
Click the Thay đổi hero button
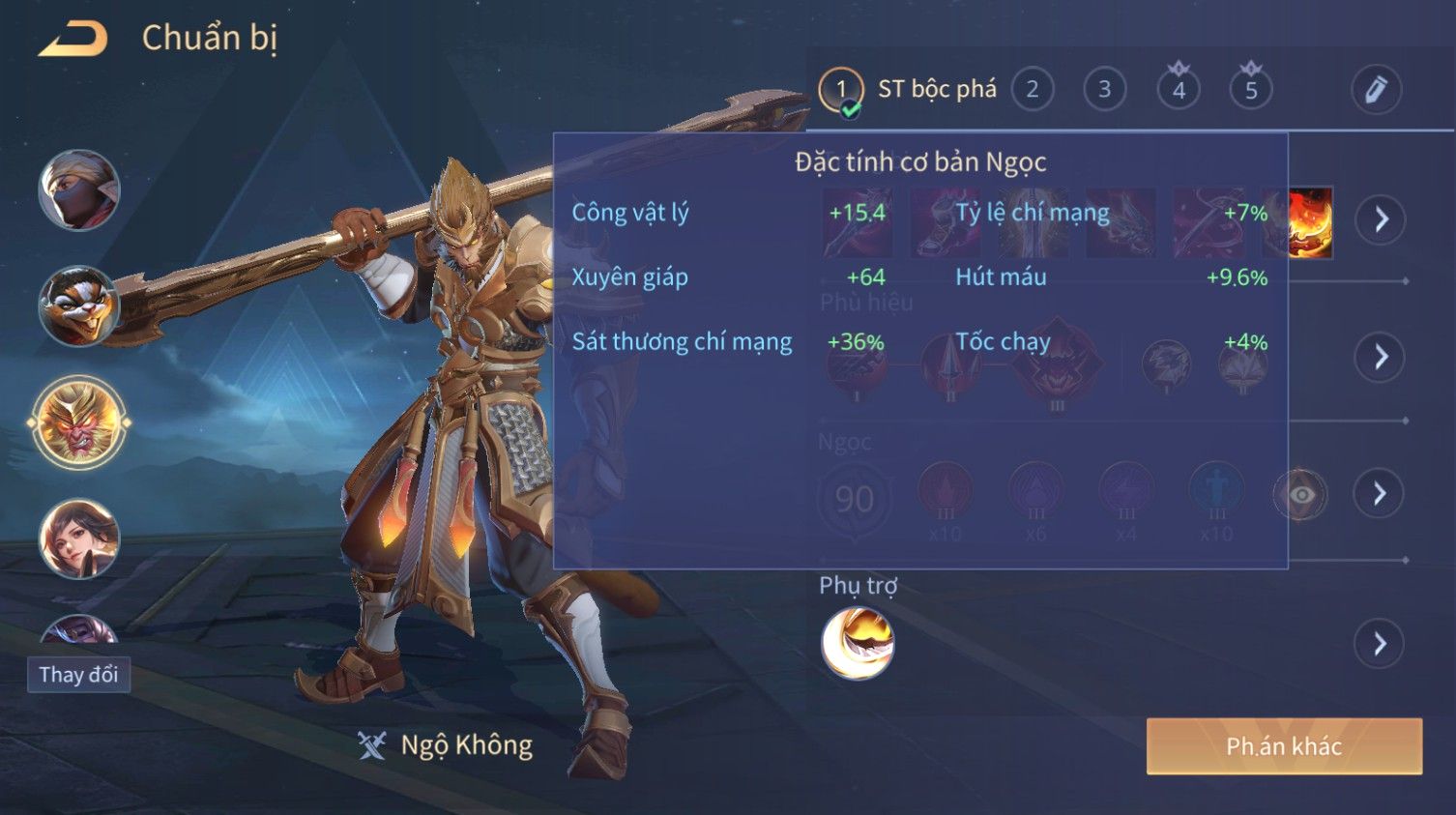(x=78, y=674)
